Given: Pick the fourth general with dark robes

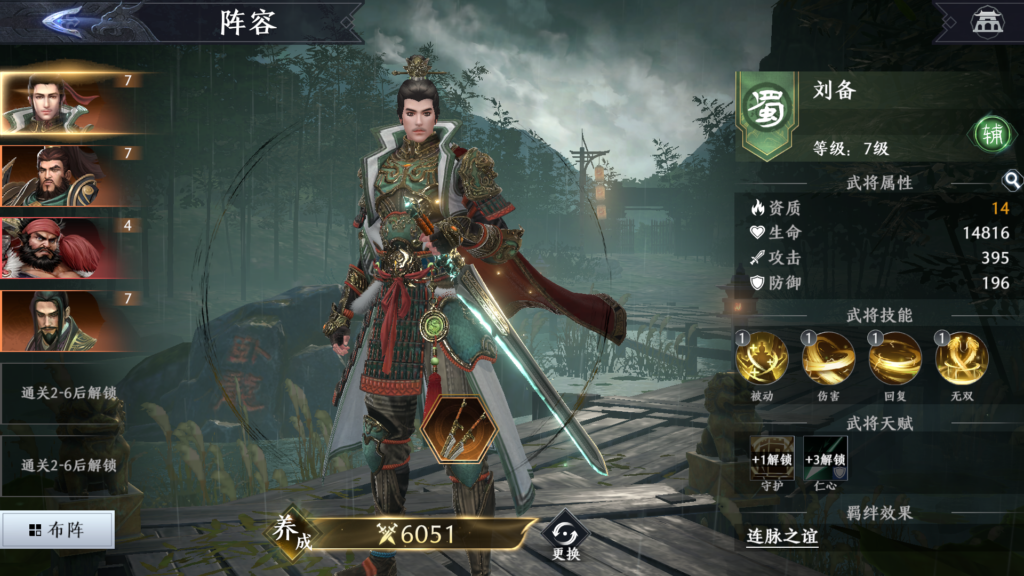Looking at the screenshot, I should pyautogui.click(x=72, y=321).
